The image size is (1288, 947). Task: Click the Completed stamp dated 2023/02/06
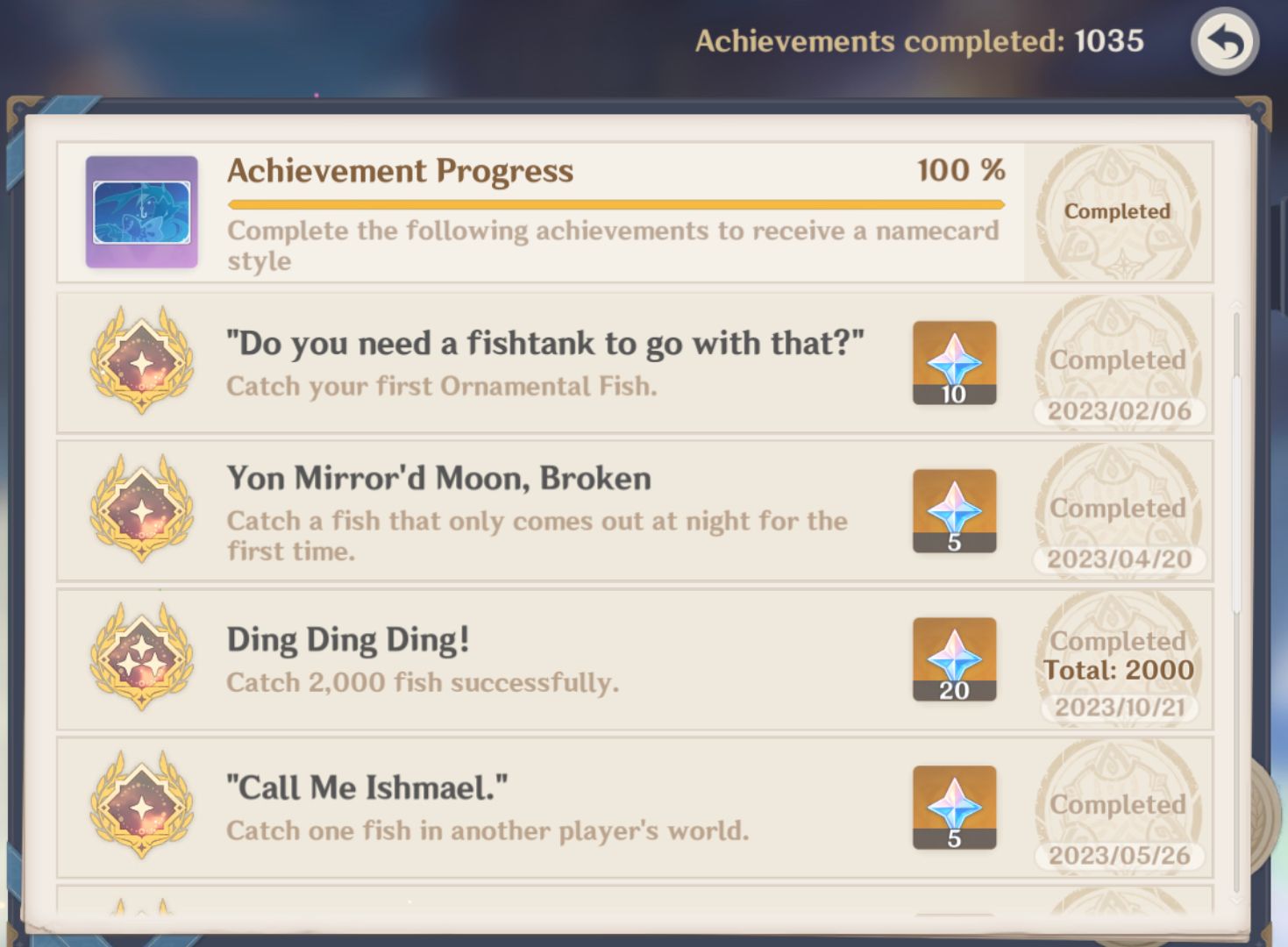(1120, 410)
